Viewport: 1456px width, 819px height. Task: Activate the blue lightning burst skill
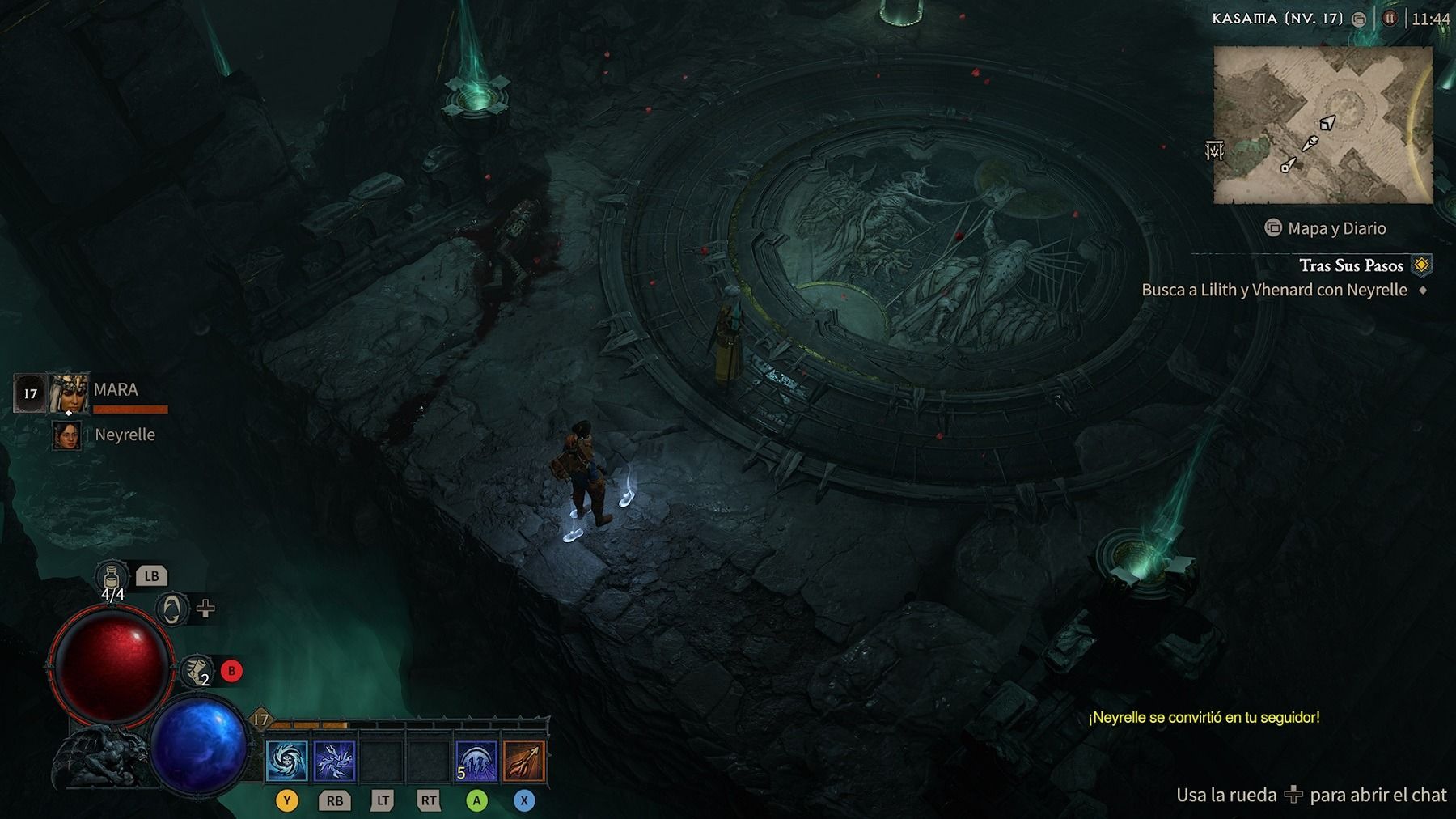[334, 762]
